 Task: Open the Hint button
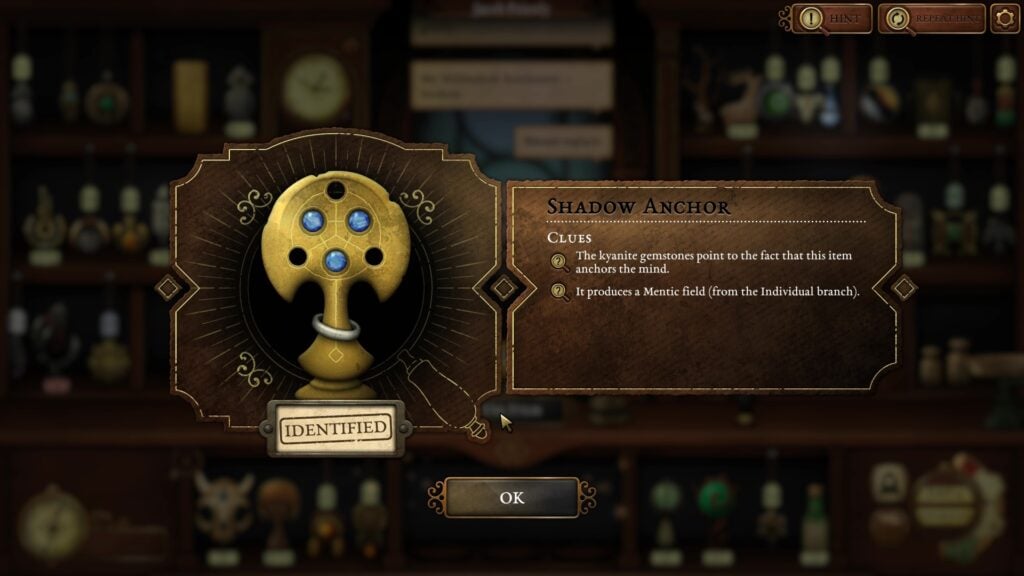click(832, 18)
